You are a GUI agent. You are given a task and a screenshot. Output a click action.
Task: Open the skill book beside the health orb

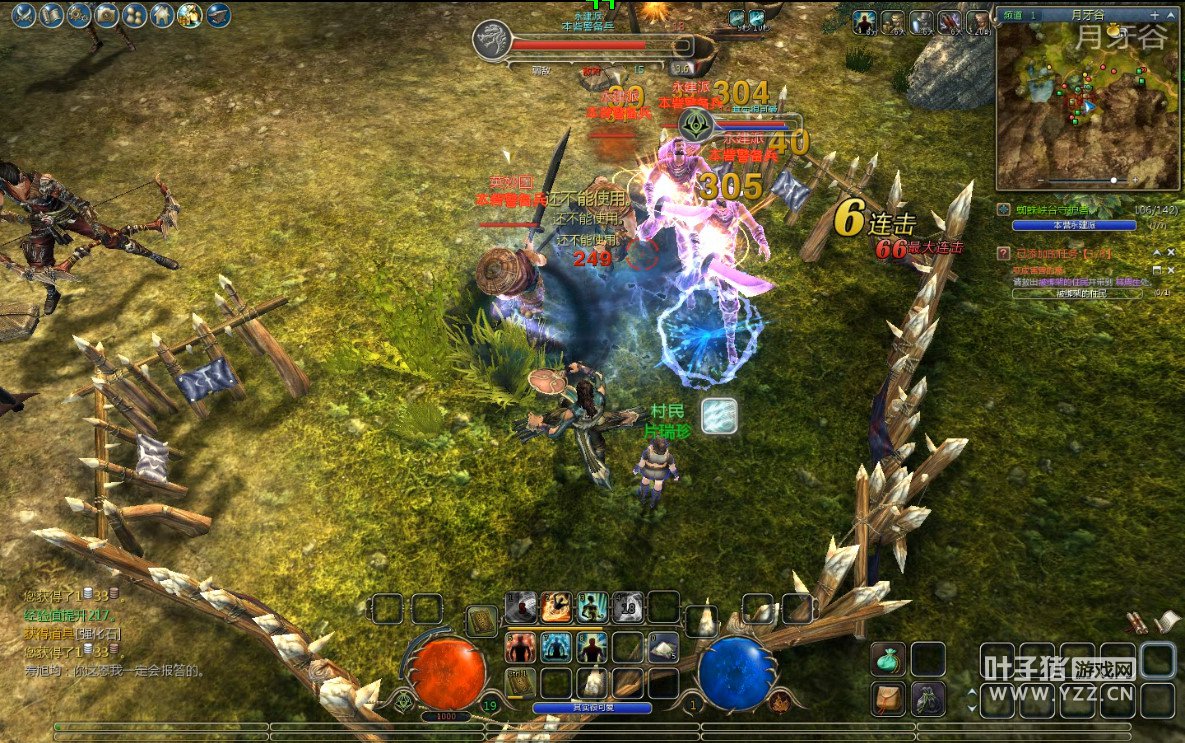[483, 621]
